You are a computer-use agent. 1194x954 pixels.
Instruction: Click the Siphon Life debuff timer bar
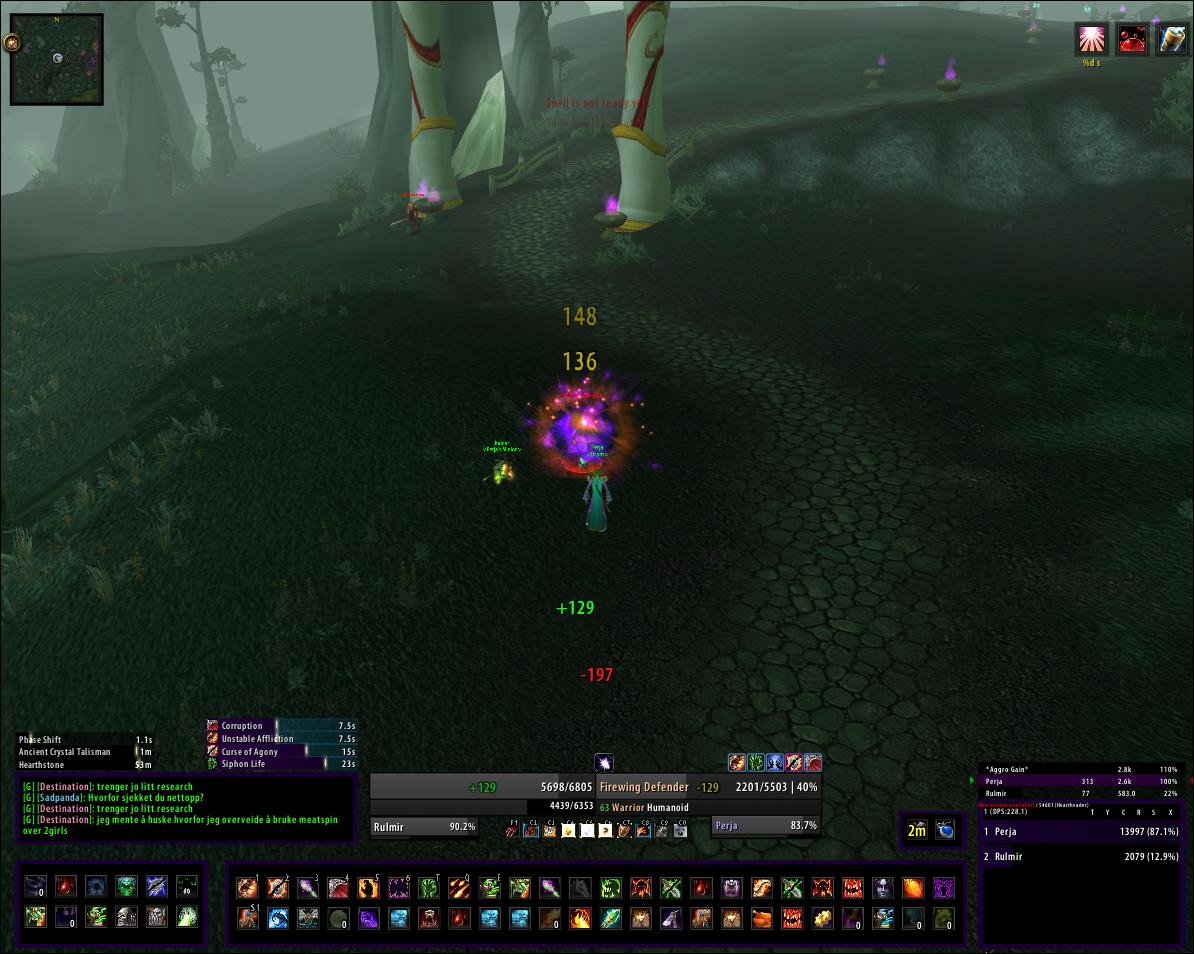tap(281, 764)
